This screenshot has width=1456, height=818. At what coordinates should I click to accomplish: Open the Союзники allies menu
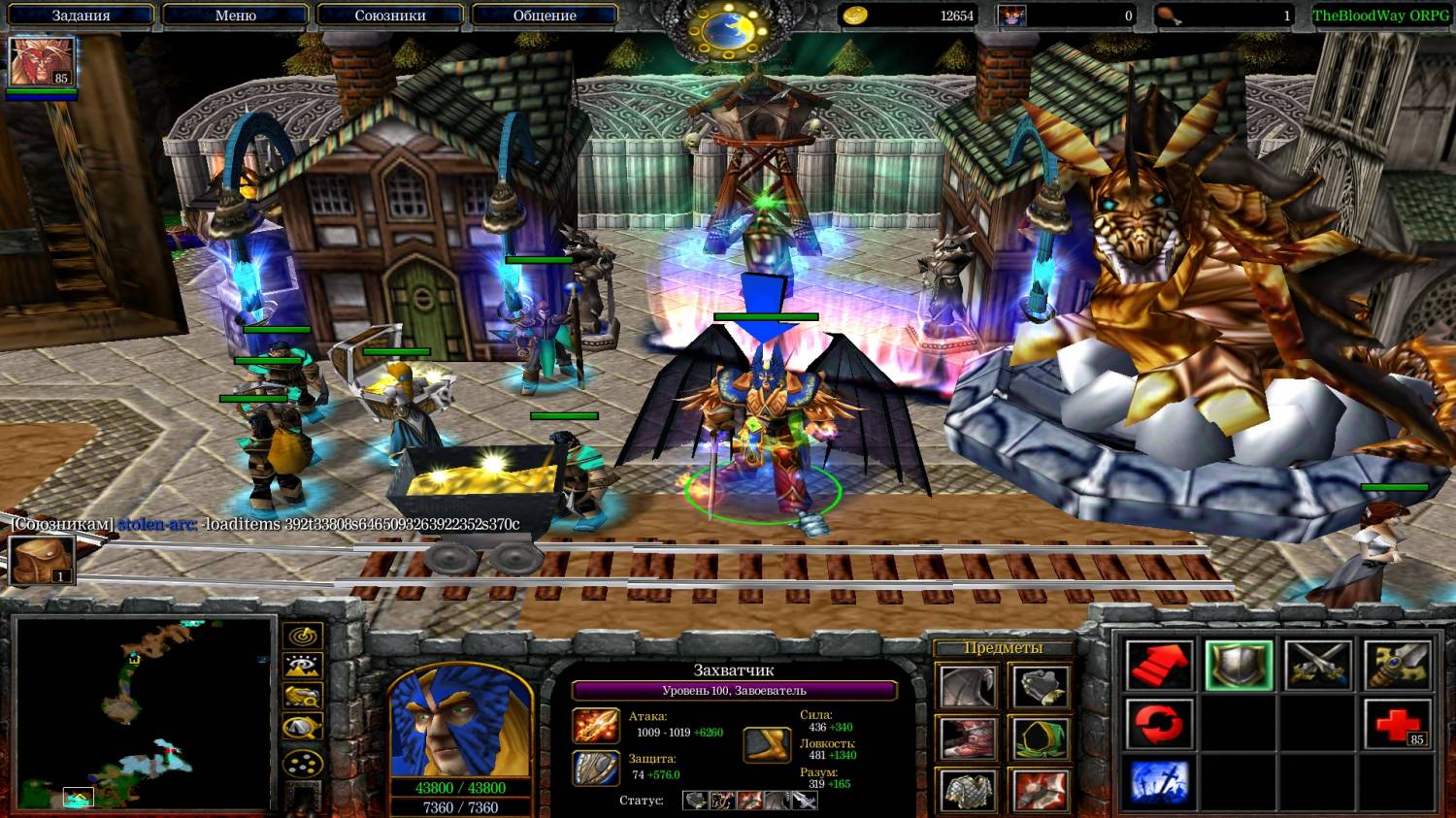point(389,16)
